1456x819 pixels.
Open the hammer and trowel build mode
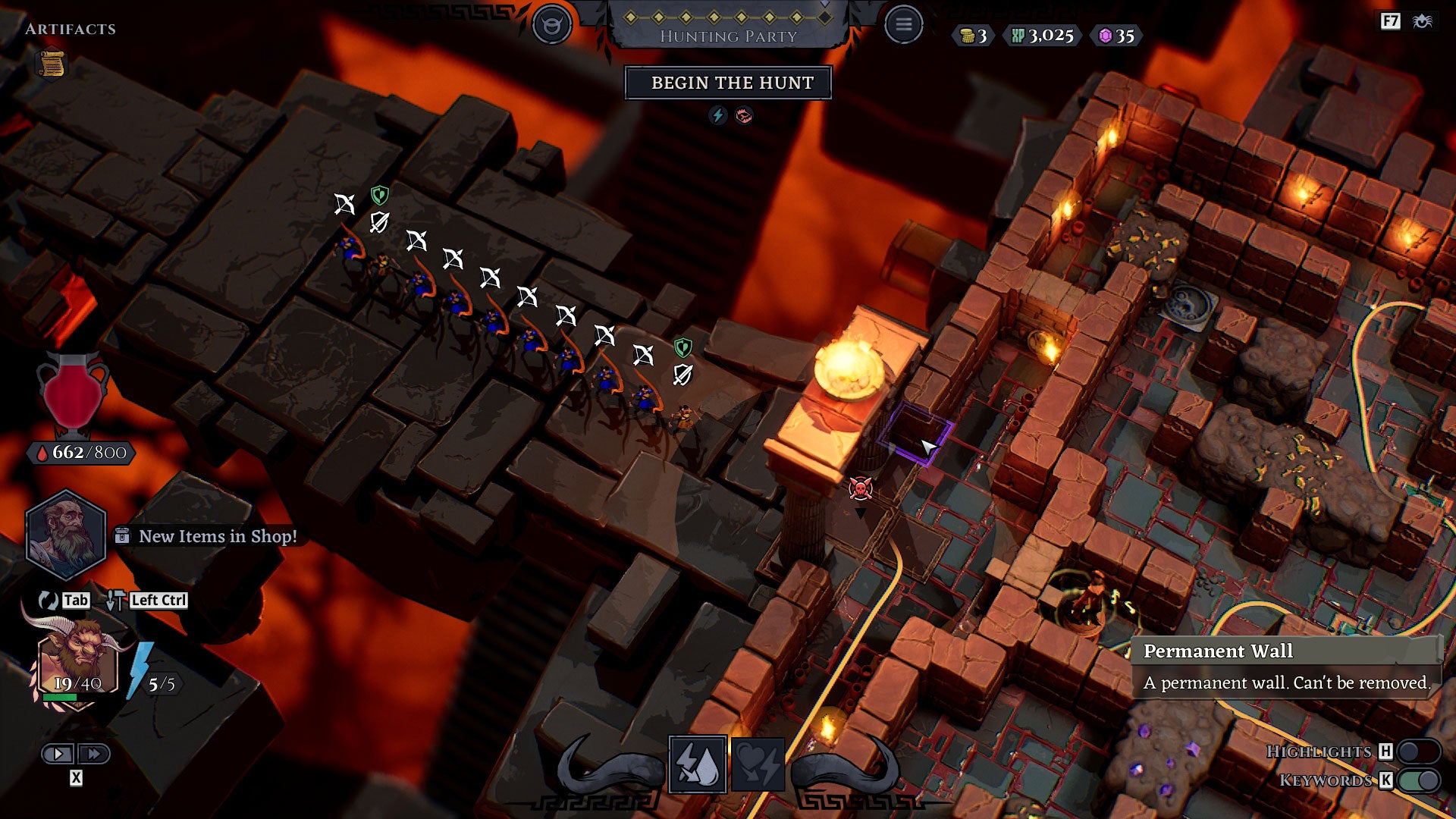[x=115, y=601]
